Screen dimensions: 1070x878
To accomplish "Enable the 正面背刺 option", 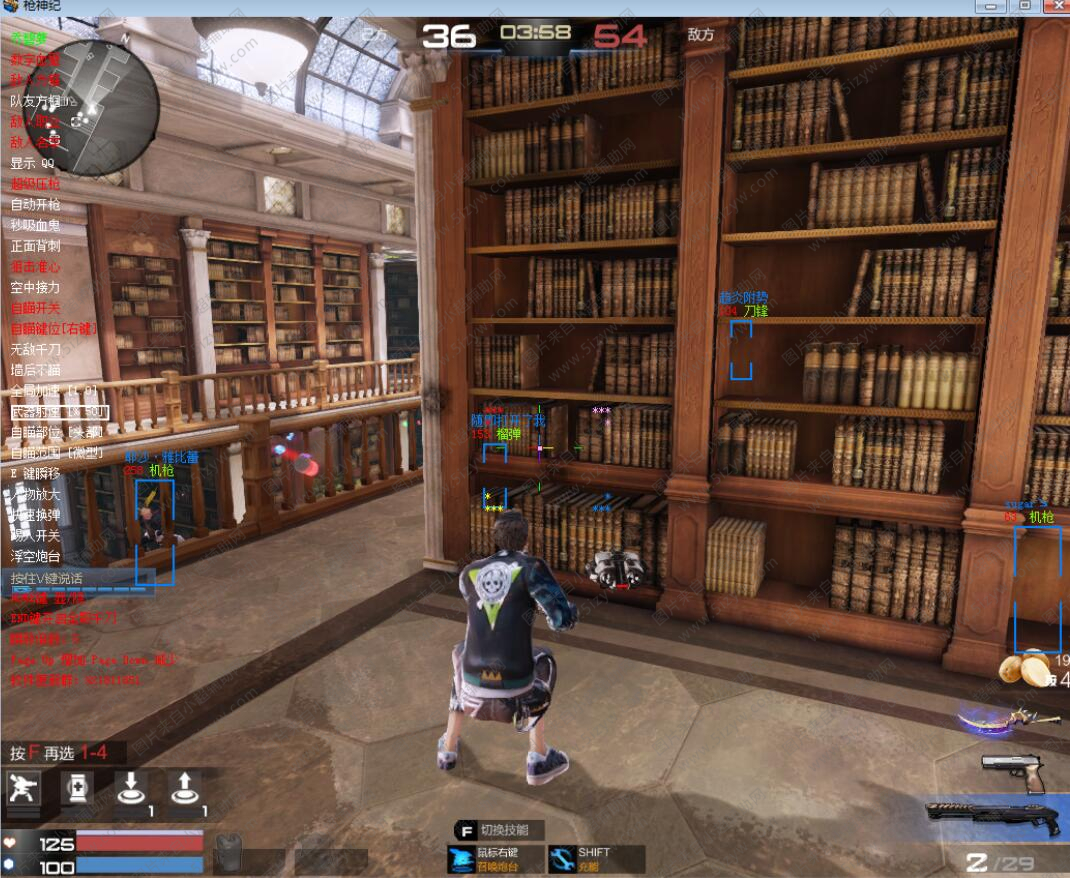I will 35,246.
